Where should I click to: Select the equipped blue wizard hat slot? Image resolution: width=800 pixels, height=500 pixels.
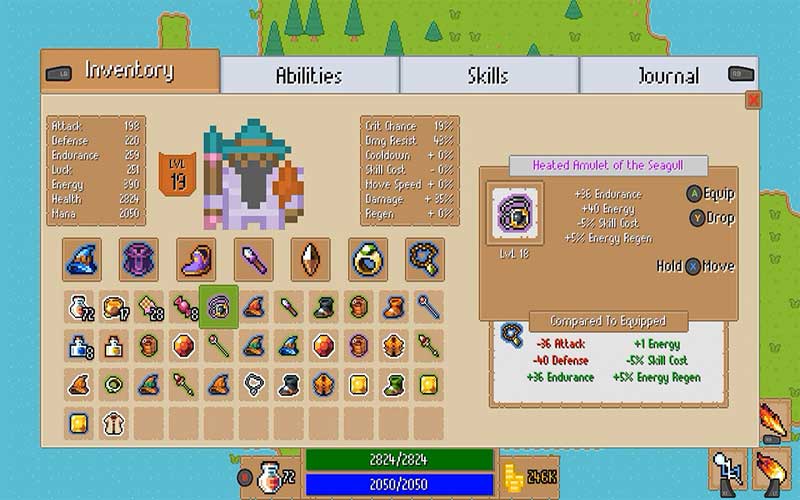(82, 259)
